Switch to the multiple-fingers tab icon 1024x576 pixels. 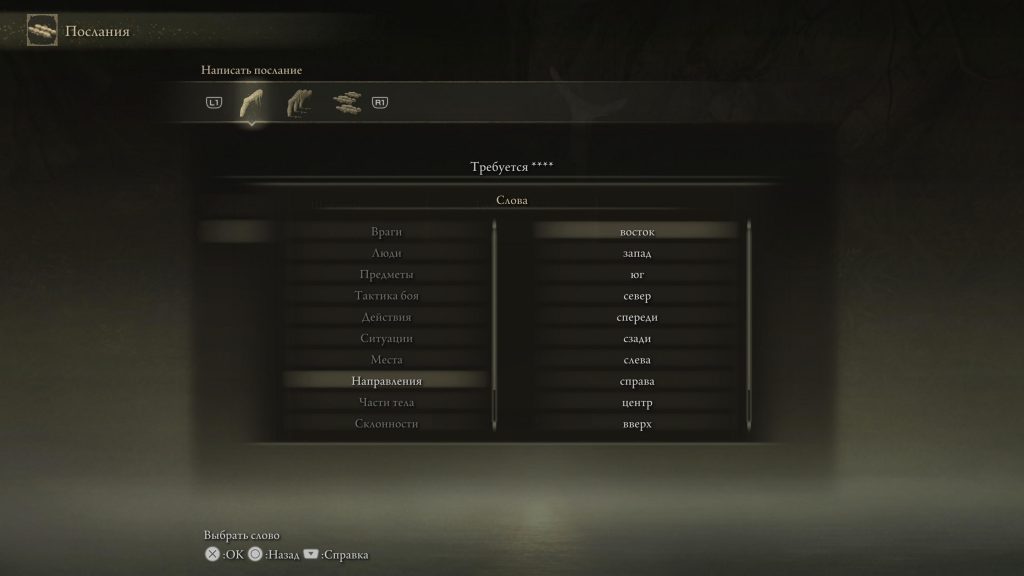[x=299, y=102]
